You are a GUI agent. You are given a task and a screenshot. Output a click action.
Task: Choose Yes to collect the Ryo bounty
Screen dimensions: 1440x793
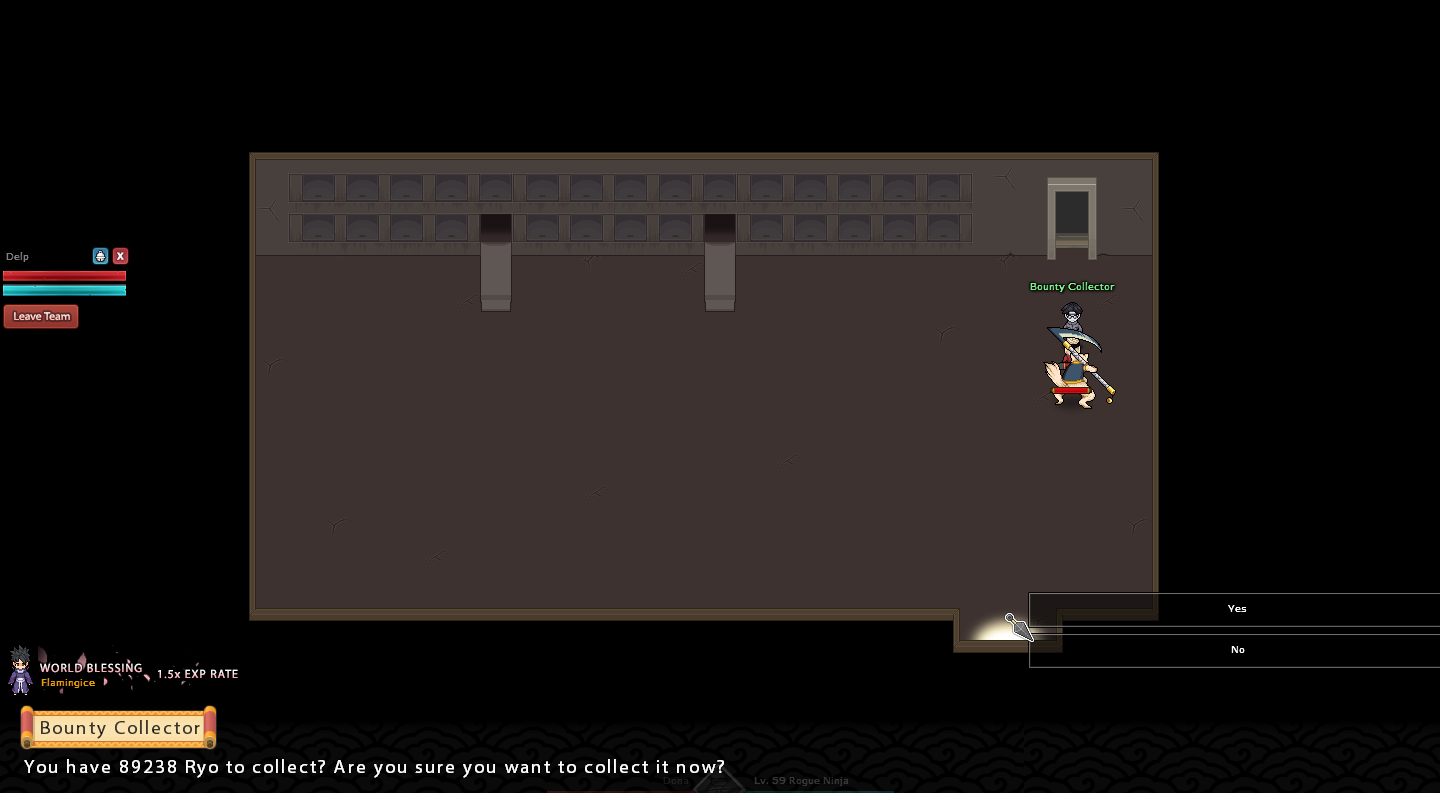click(1236, 609)
